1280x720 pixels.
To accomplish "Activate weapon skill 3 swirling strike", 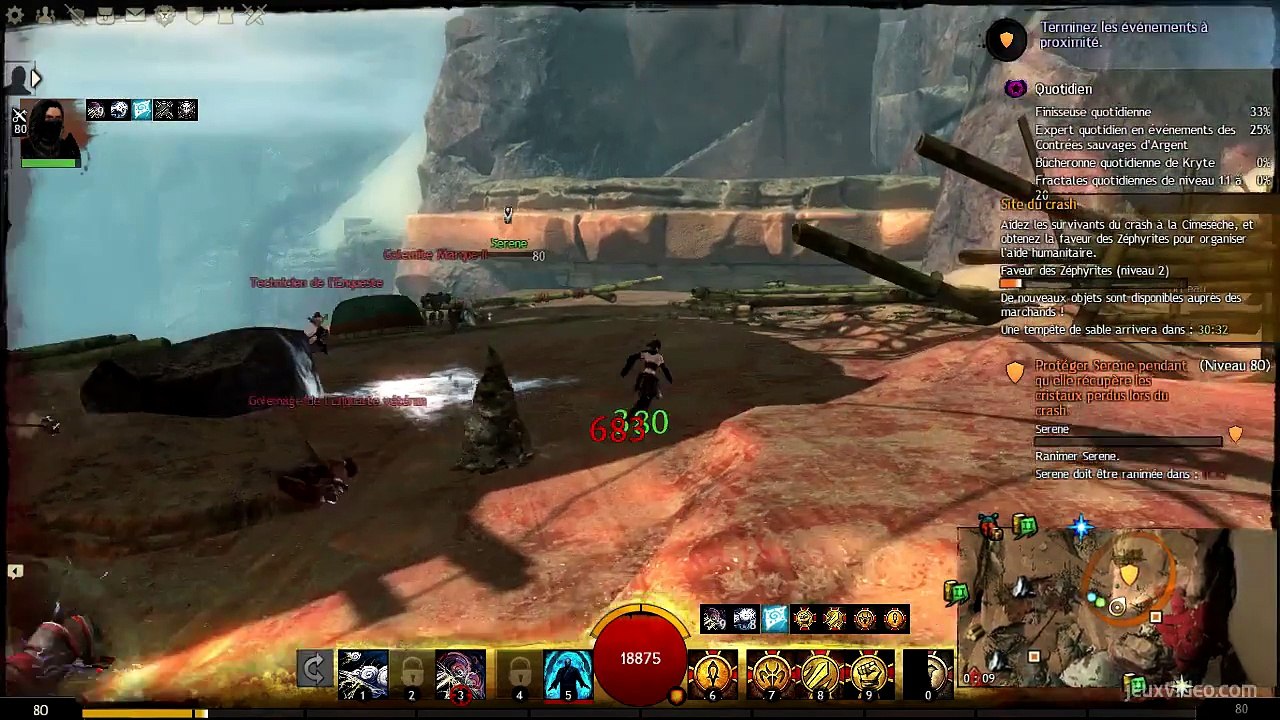I will click(x=461, y=674).
